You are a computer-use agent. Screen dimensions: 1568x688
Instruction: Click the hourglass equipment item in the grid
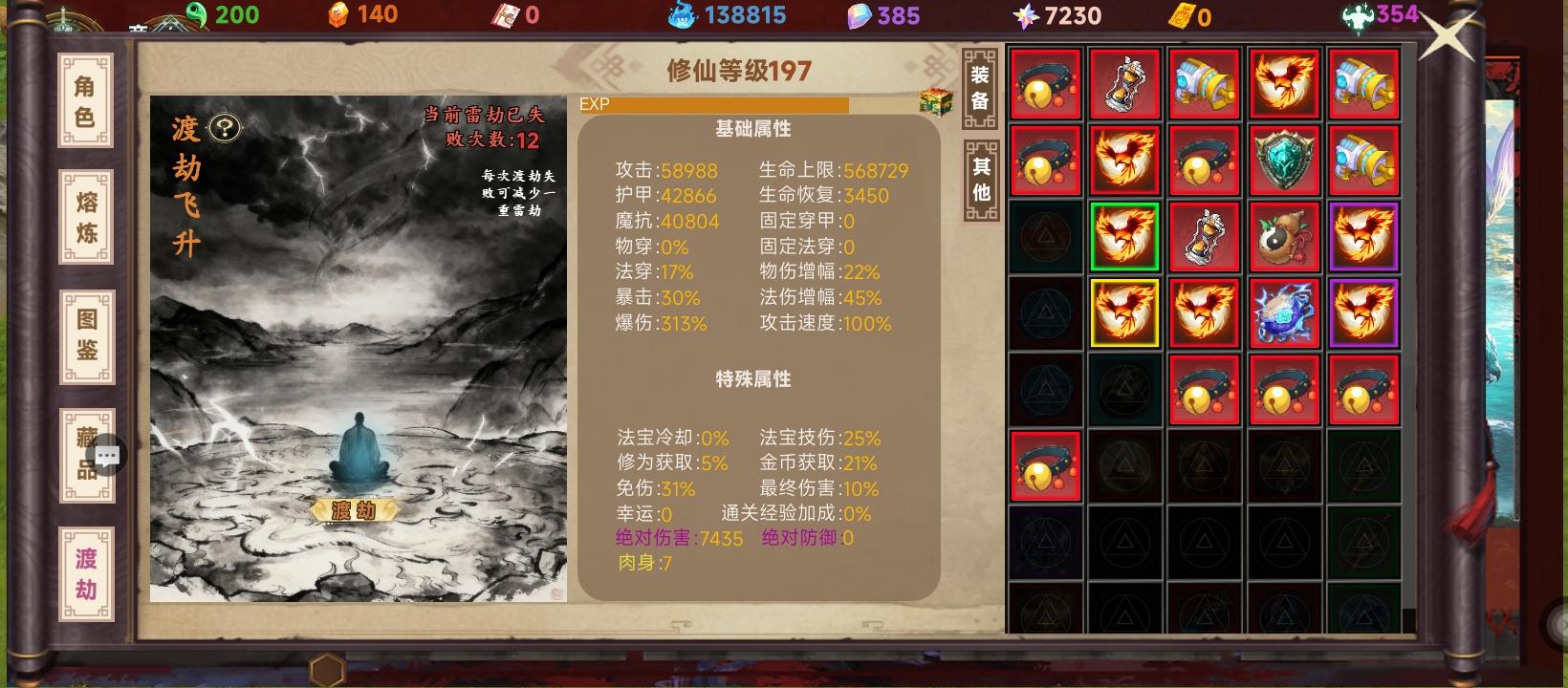(1124, 82)
